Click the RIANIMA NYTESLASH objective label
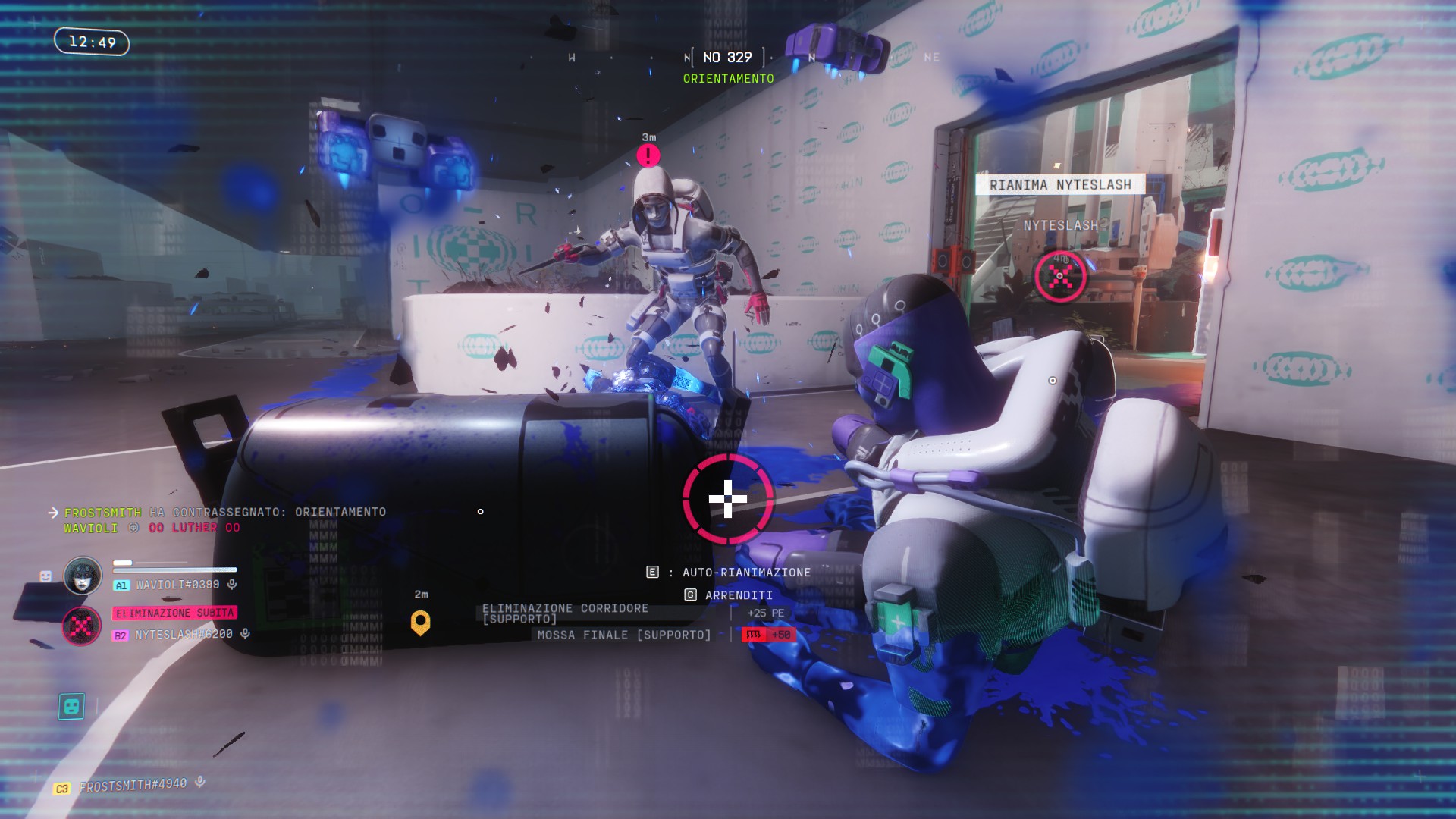1456x819 pixels. [x=1059, y=184]
